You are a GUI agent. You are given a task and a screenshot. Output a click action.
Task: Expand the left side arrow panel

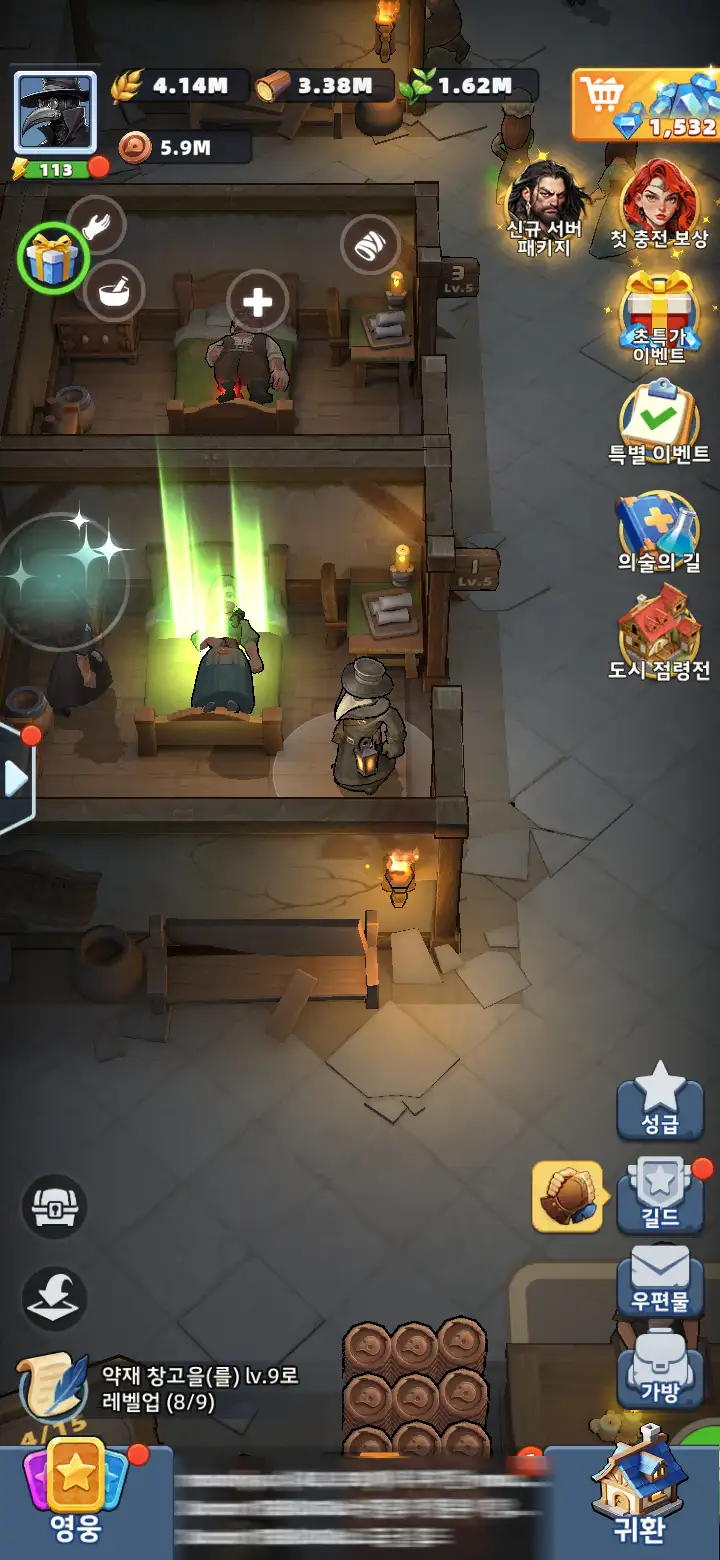[17, 778]
